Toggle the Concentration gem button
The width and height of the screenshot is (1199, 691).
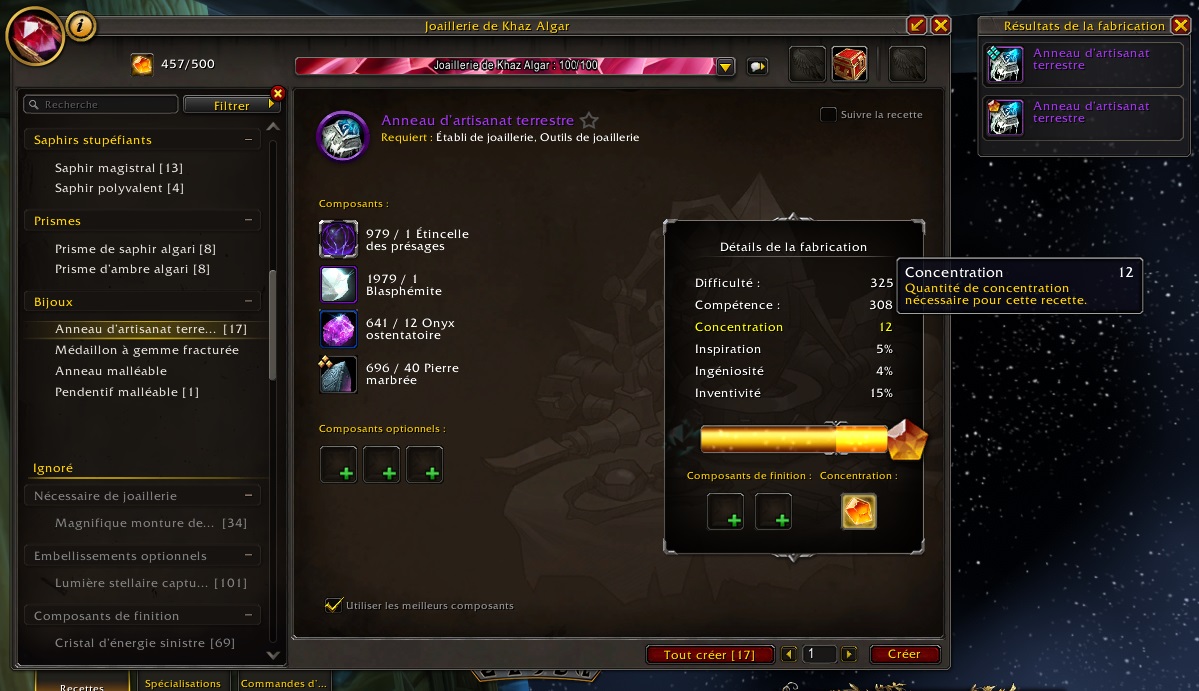pos(859,511)
